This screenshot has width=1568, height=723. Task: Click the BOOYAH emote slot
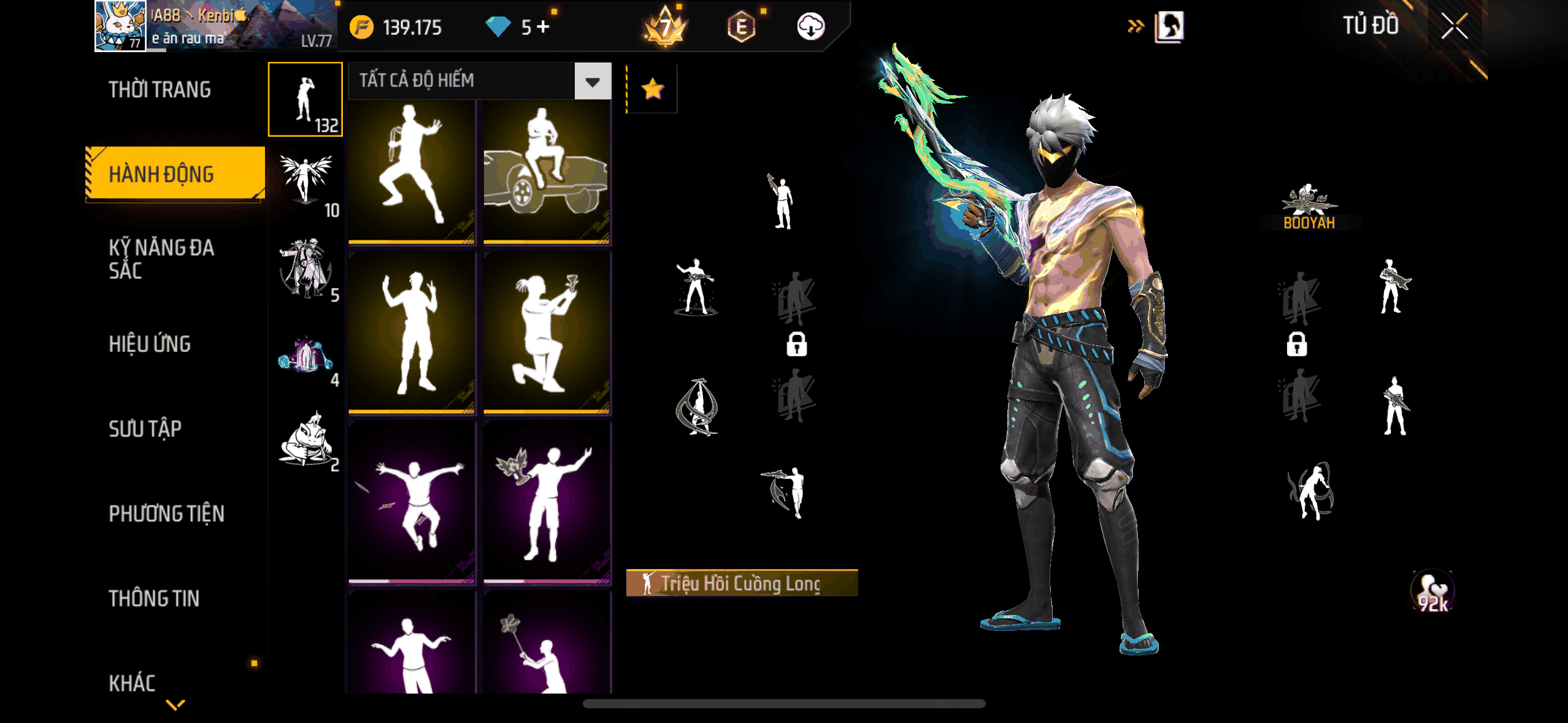[x=1309, y=207]
